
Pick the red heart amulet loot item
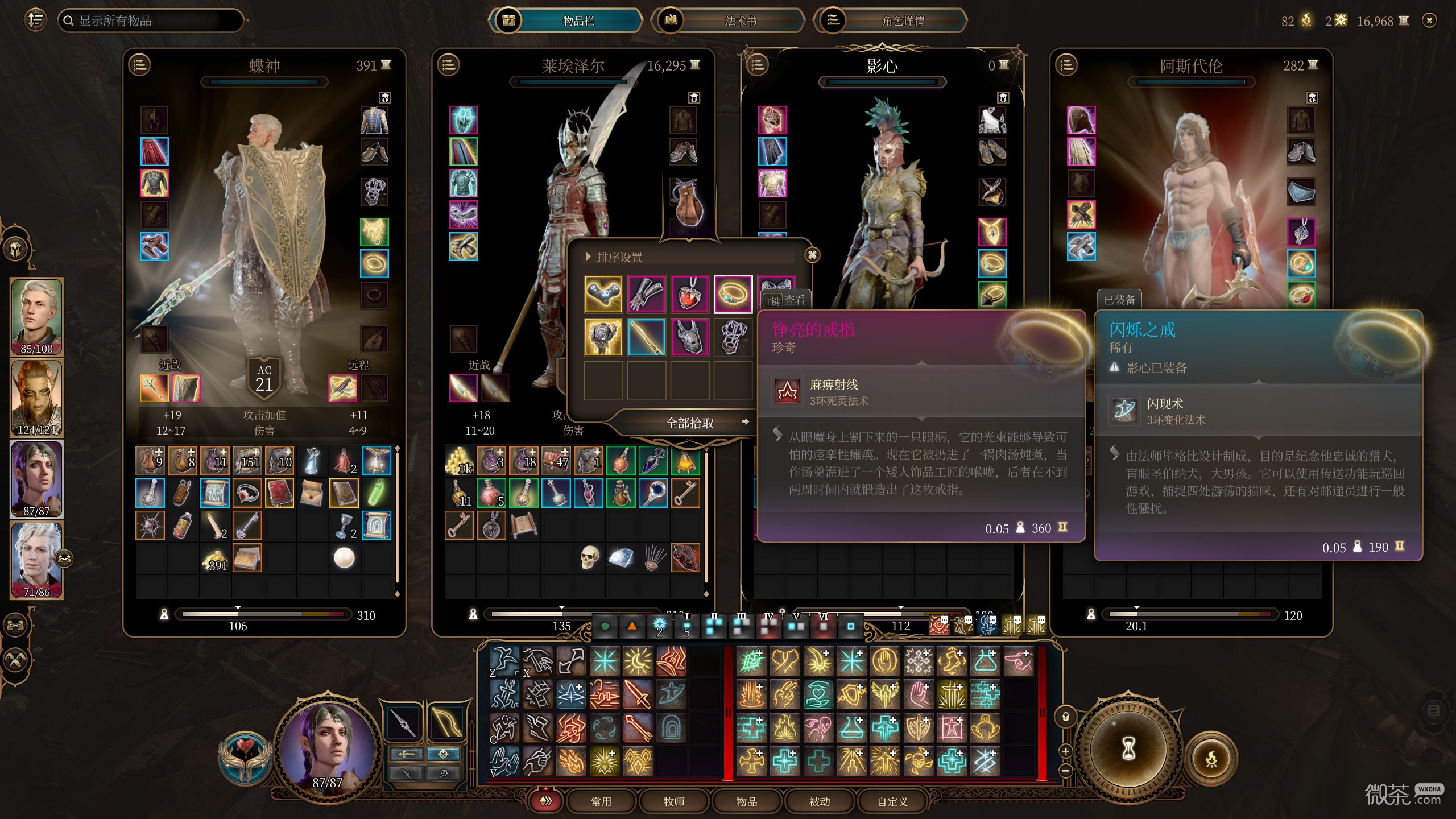click(x=689, y=294)
